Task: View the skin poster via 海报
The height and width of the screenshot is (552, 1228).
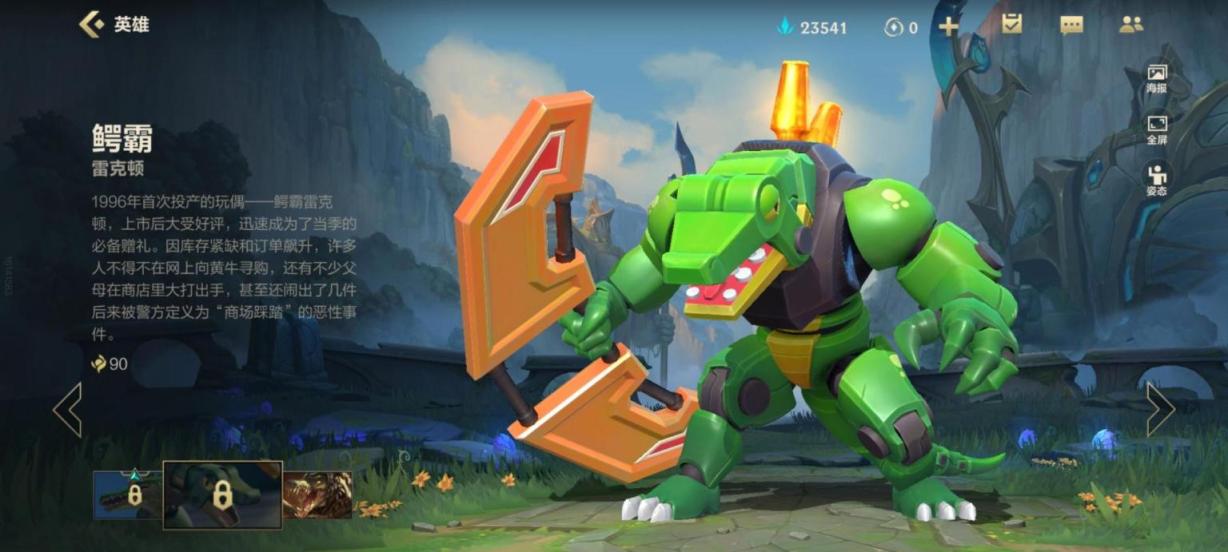Action: (1157, 79)
